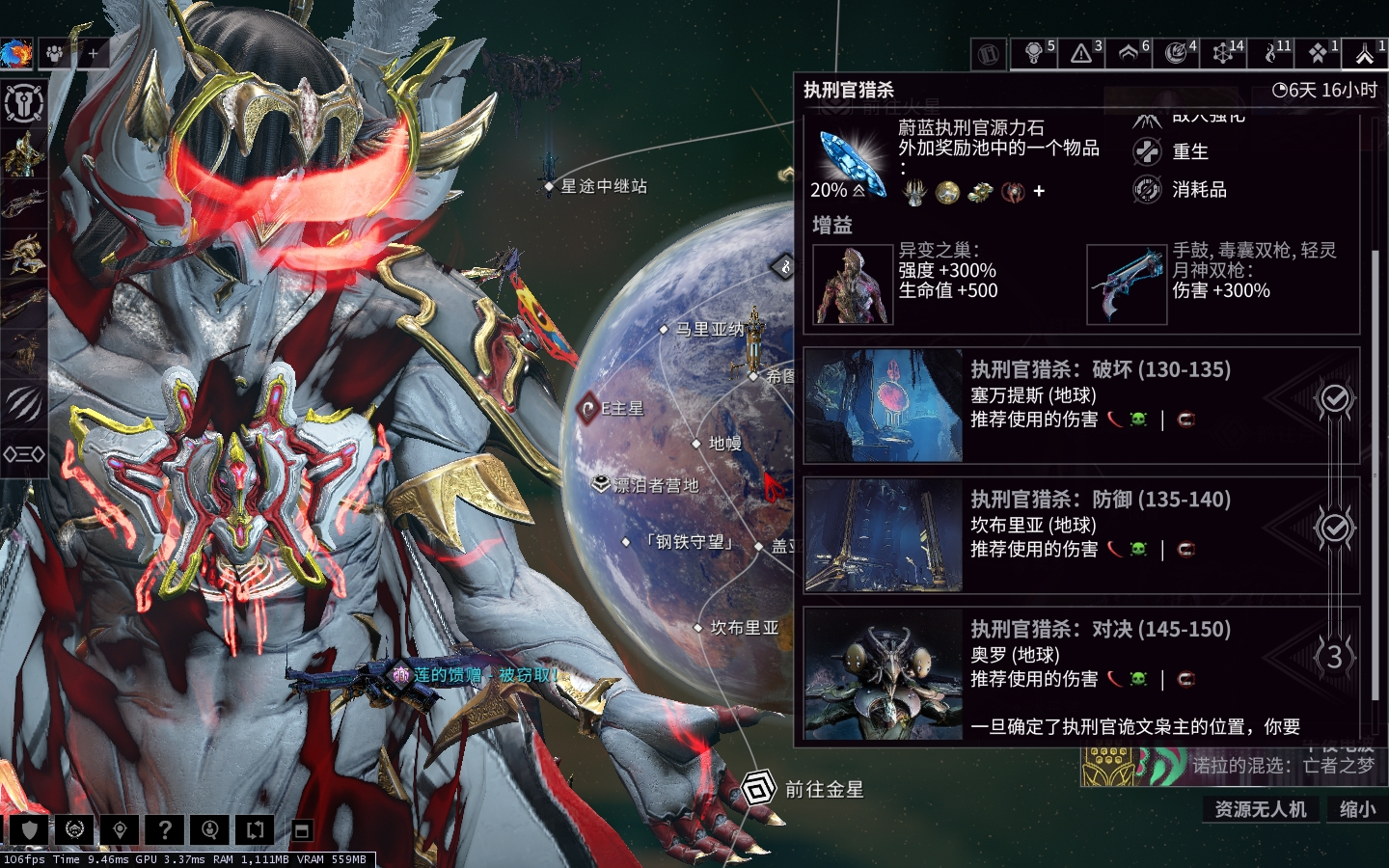The image size is (1389, 868).
Task: Open the player profile avatar
Action: (x=16, y=54)
